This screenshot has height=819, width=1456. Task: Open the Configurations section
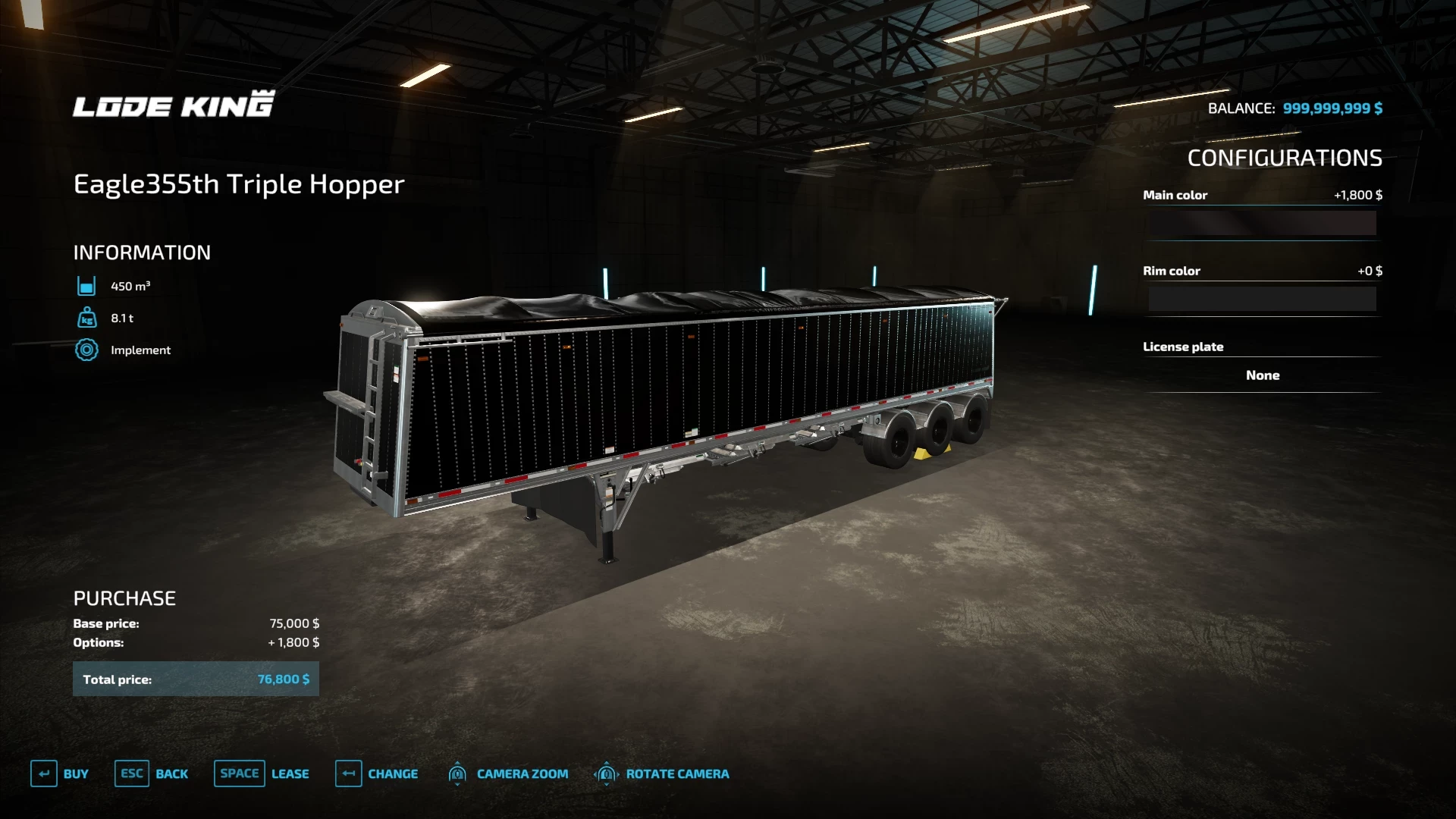1284,158
